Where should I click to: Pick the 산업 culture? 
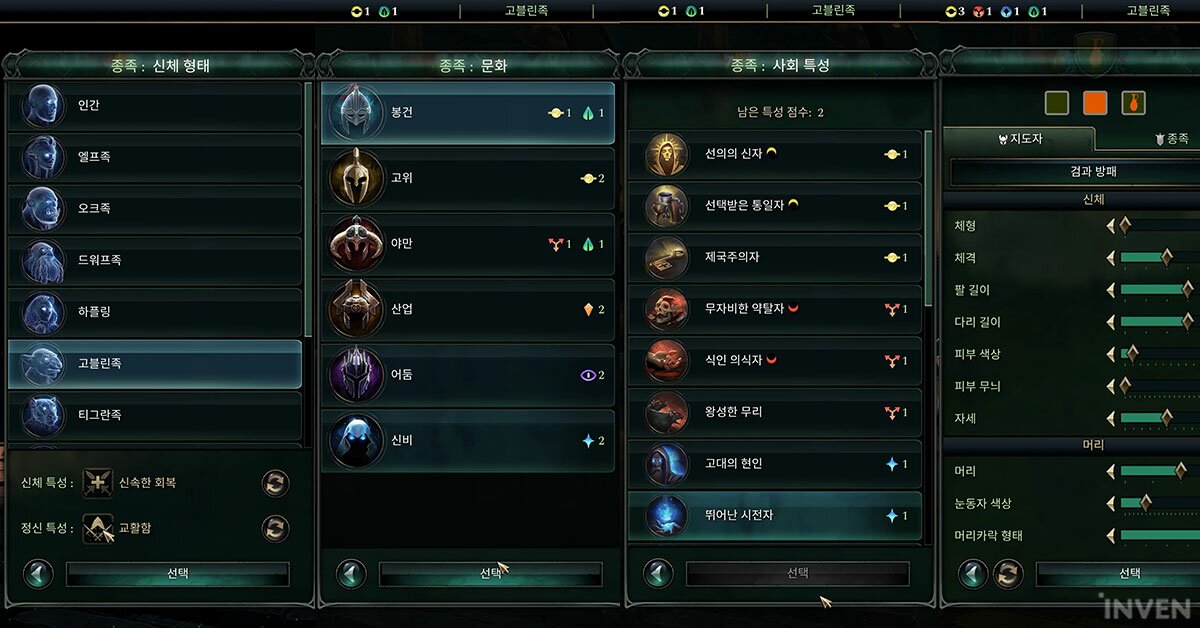[468, 310]
